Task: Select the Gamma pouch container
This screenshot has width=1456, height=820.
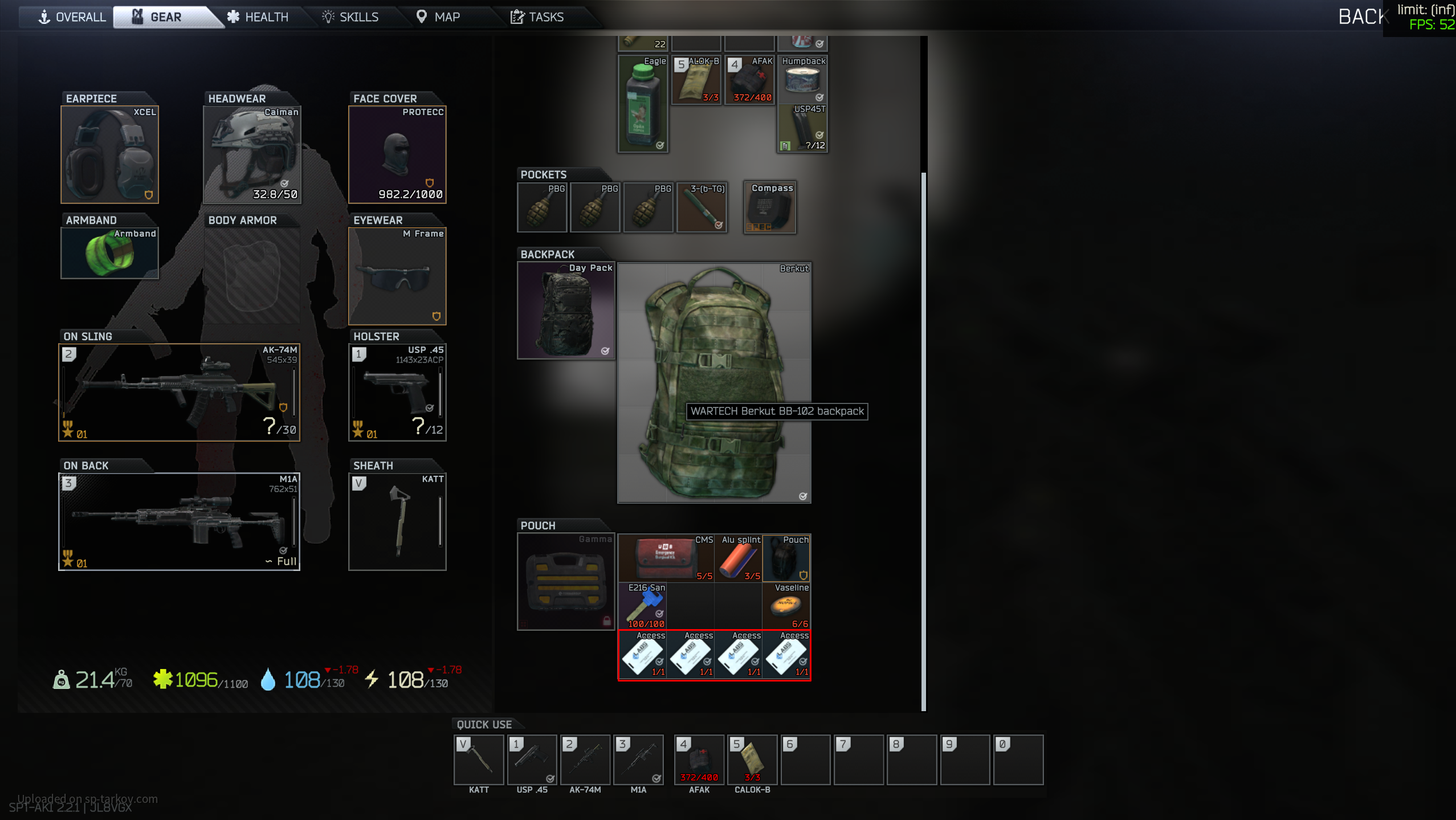Action: [565, 581]
